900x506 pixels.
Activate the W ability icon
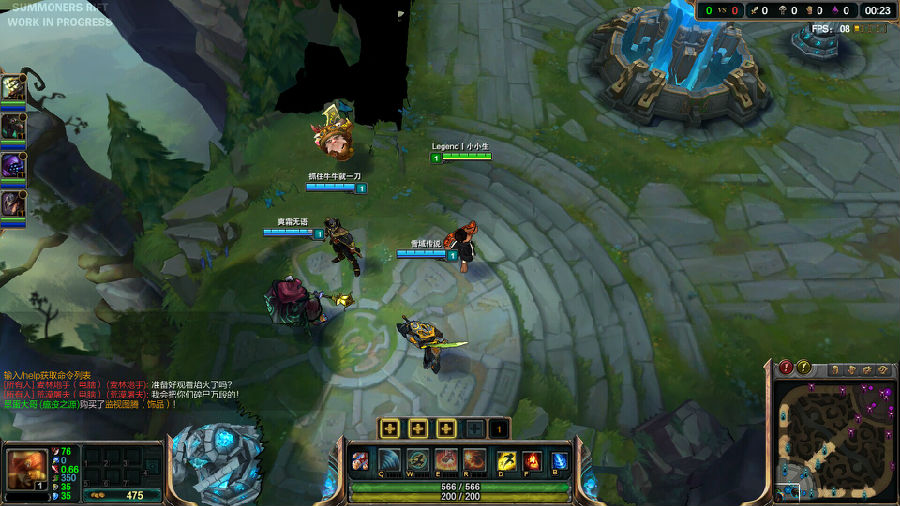point(418,461)
